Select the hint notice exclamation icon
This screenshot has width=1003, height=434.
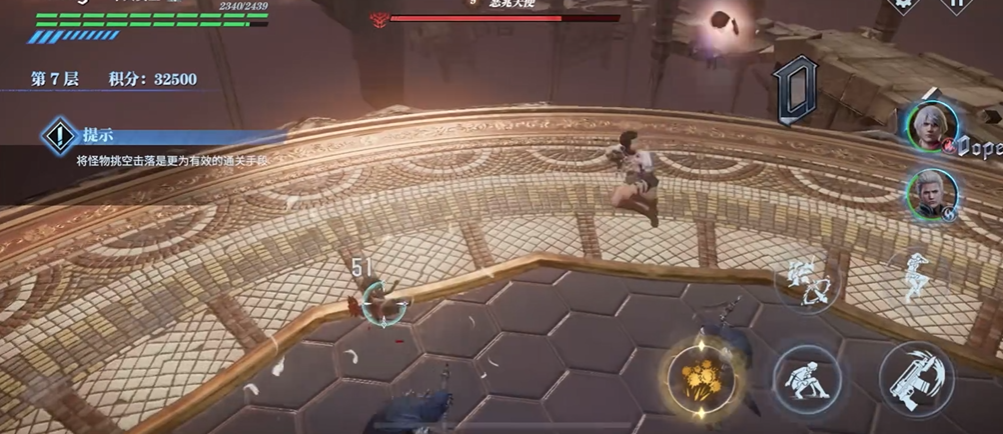(60, 136)
